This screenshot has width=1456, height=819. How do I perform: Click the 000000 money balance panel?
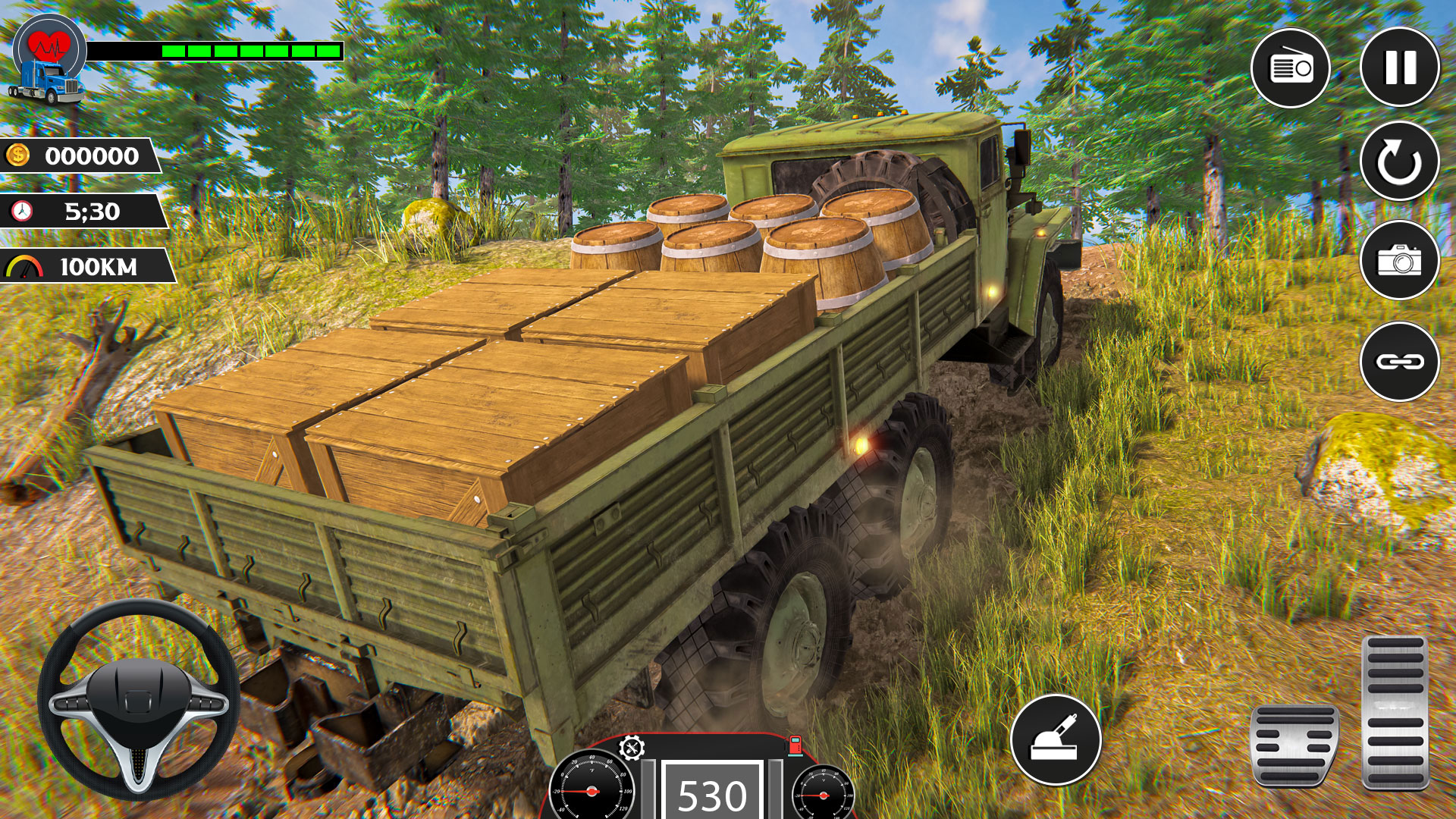[x=91, y=155]
